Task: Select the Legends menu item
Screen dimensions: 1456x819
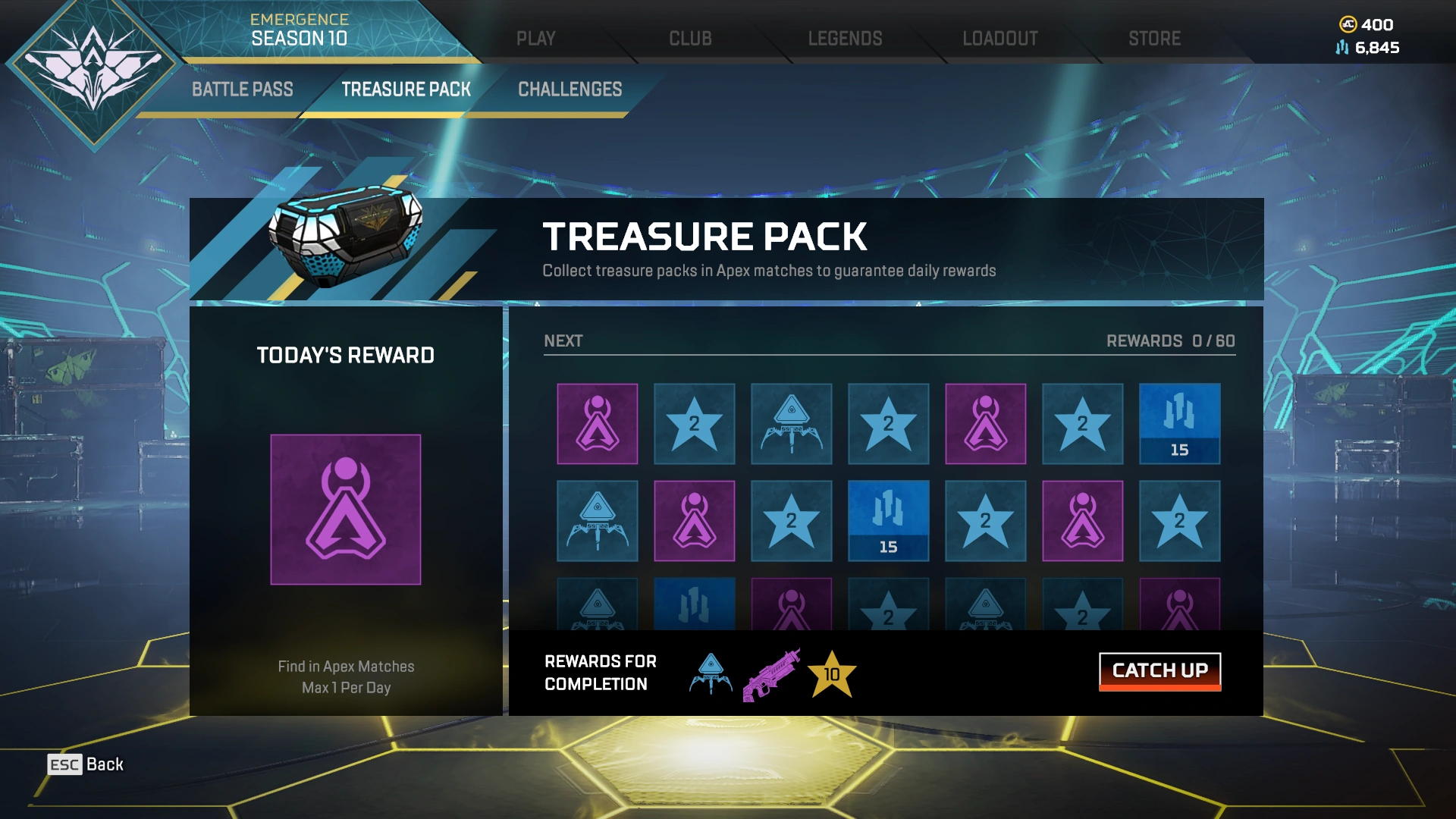Action: click(846, 38)
